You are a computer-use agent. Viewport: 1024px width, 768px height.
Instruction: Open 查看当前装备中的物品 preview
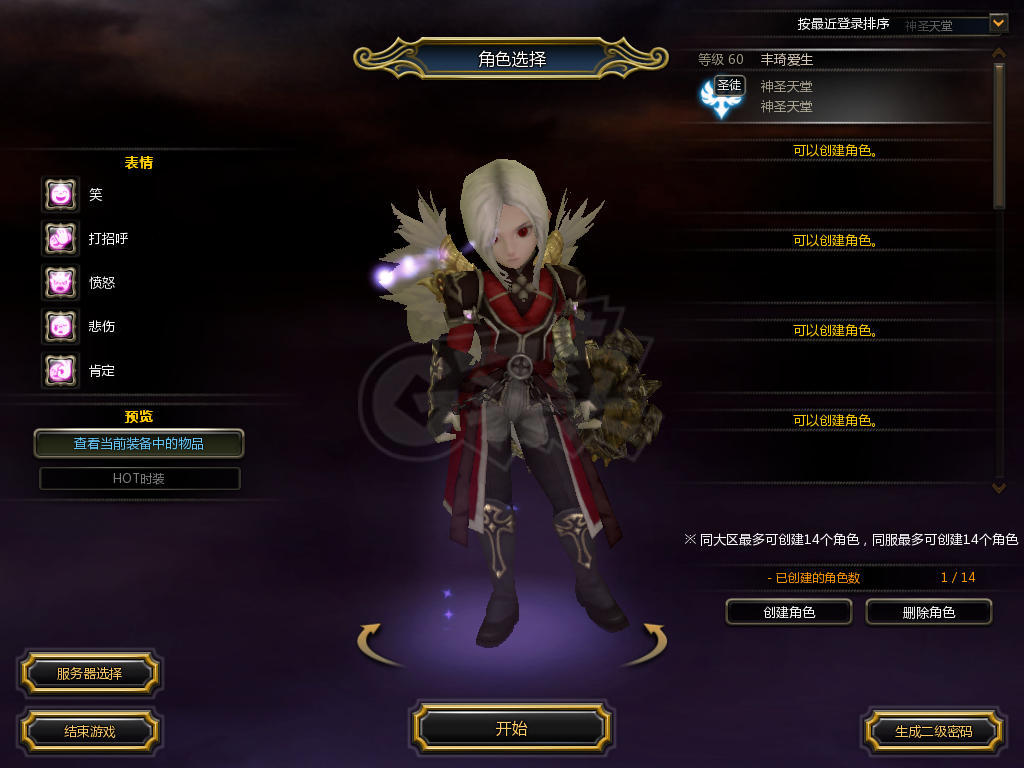click(139, 443)
